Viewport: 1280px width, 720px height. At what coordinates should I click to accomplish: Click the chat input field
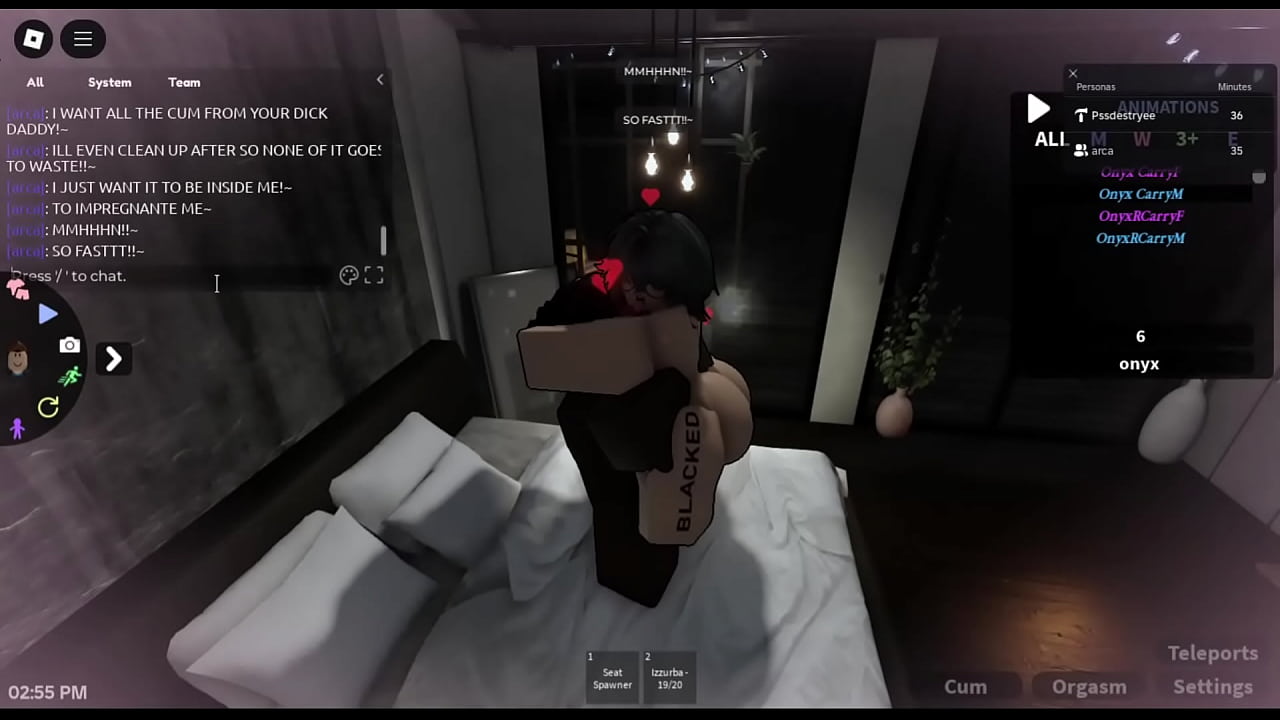(180, 275)
